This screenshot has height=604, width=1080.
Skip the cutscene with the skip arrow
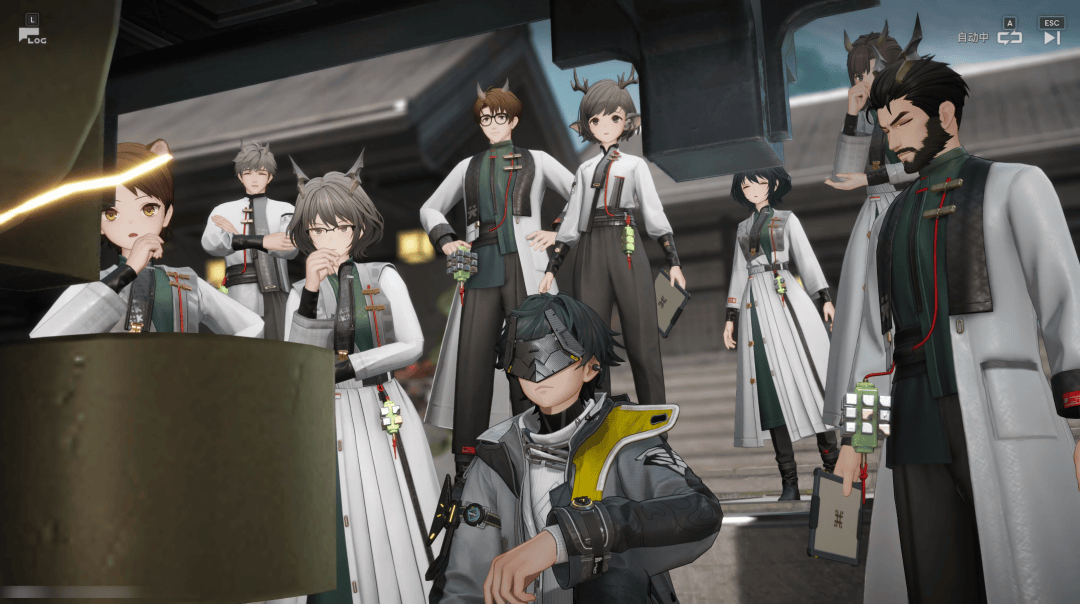tap(1051, 38)
